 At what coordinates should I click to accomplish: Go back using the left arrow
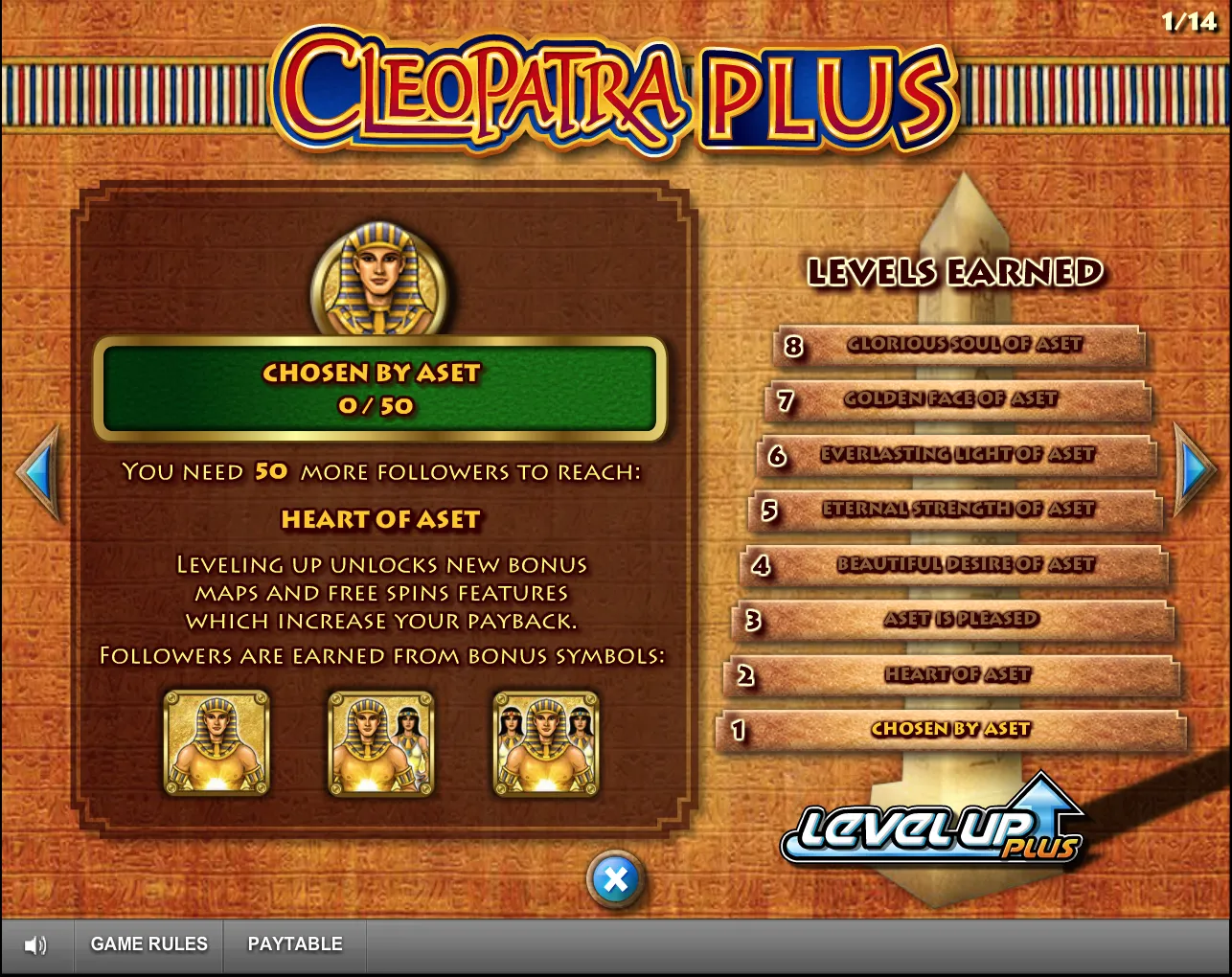tap(36, 469)
